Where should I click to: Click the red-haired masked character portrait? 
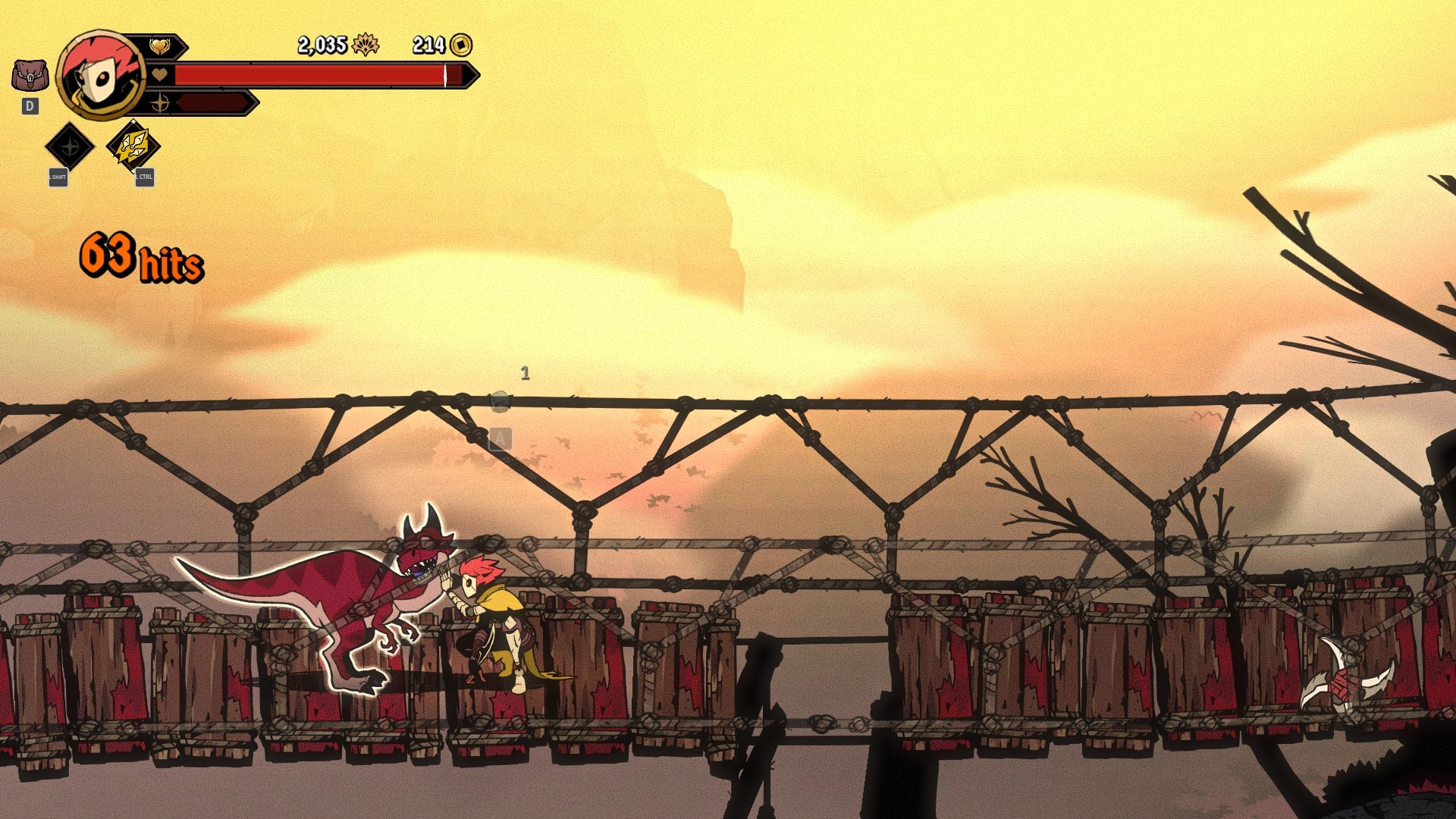100,75
